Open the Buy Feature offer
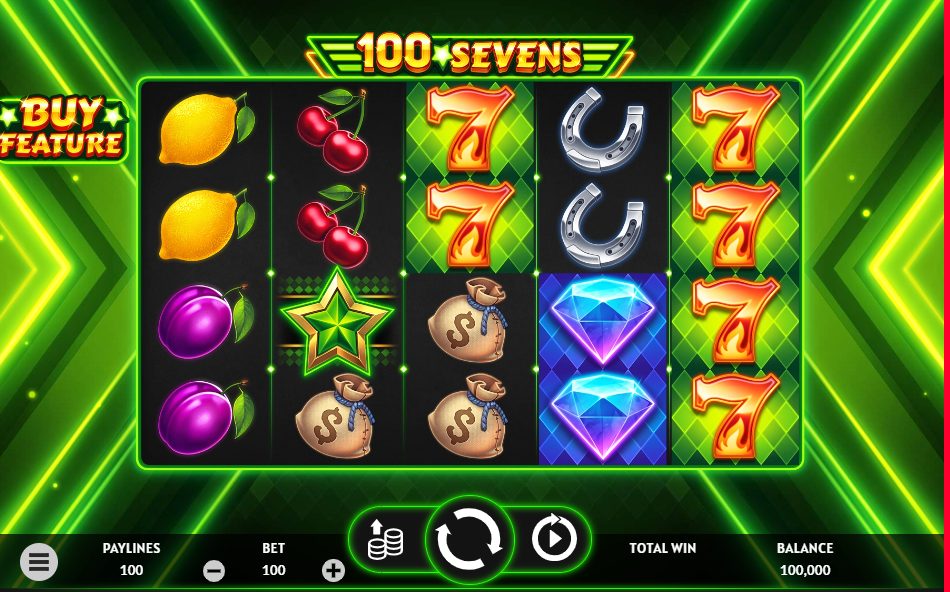The height and width of the screenshot is (592, 950). tap(62, 129)
